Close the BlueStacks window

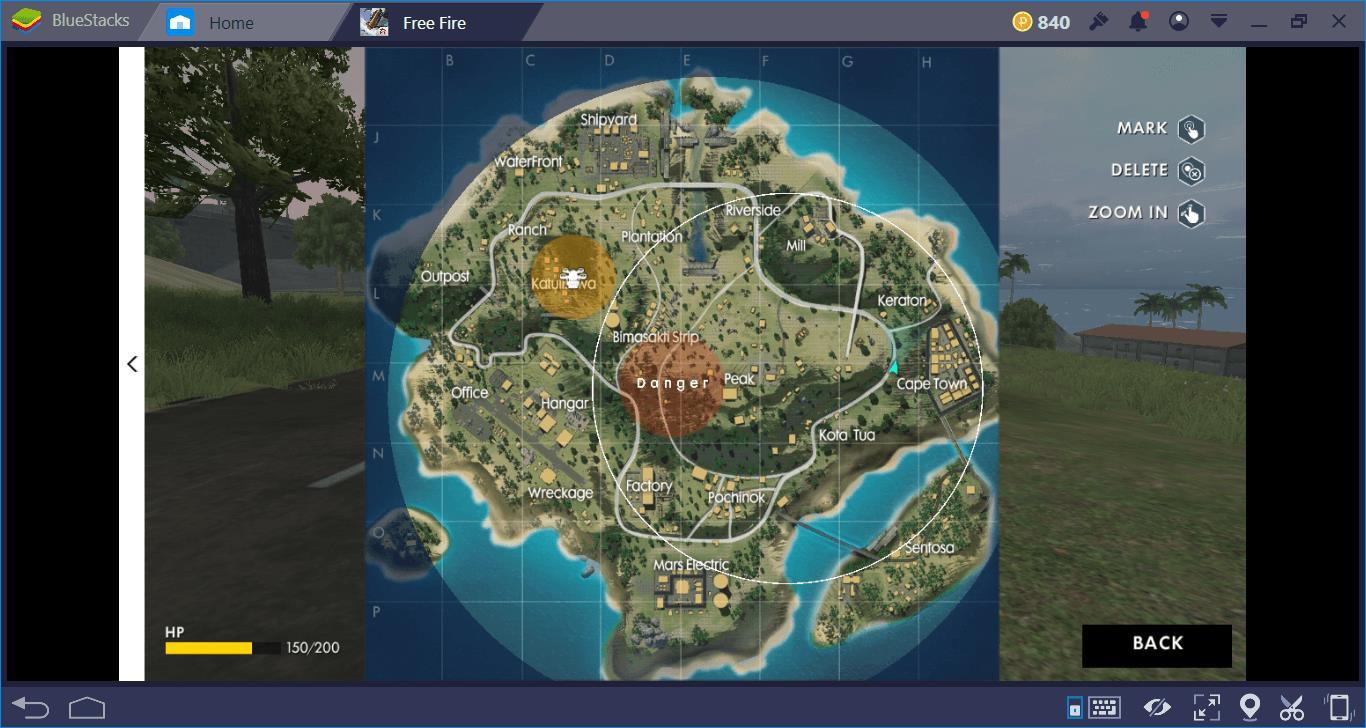[x=1339, y=22]
